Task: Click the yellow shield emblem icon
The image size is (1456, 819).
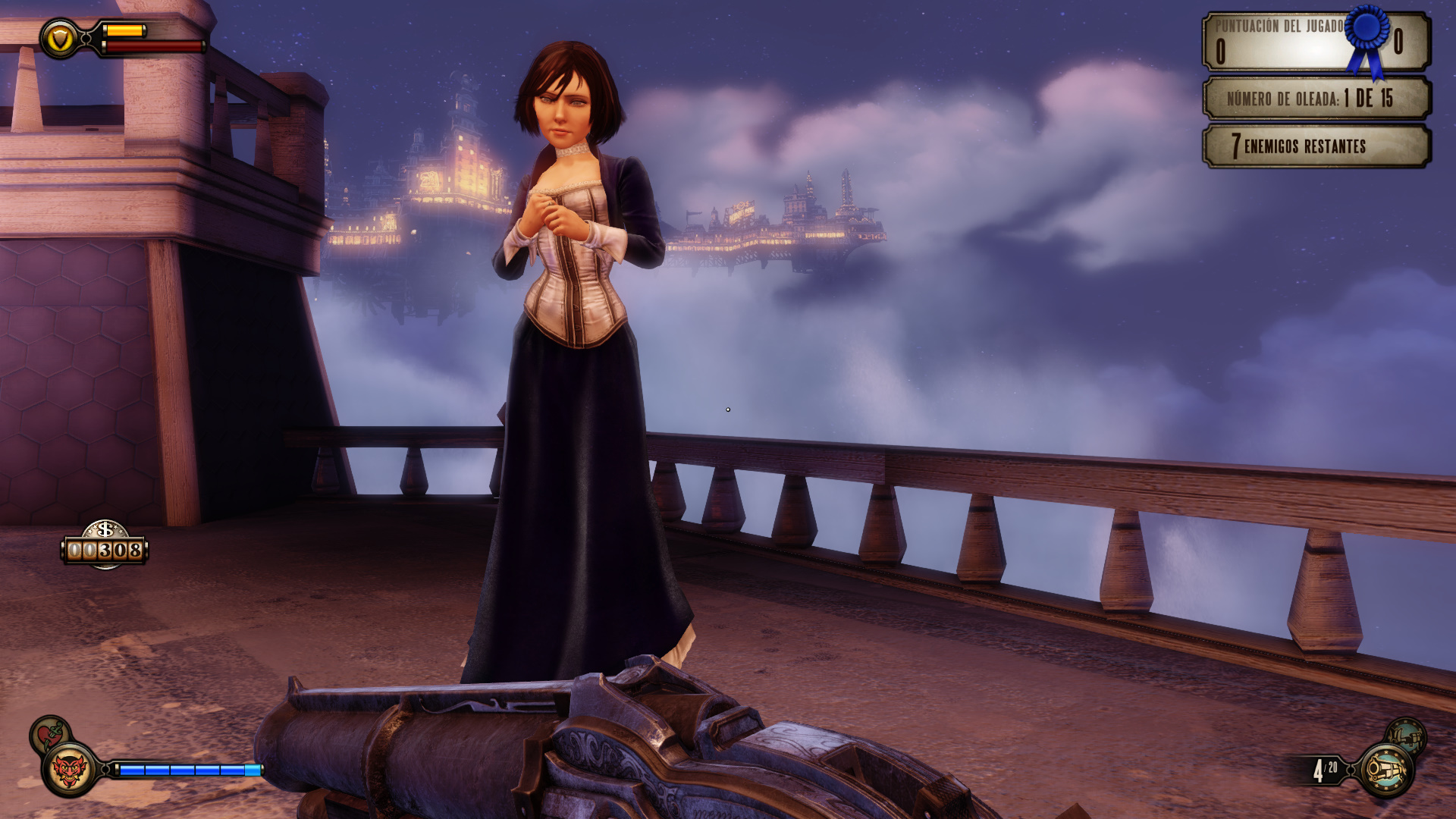Action: (59, 38)
